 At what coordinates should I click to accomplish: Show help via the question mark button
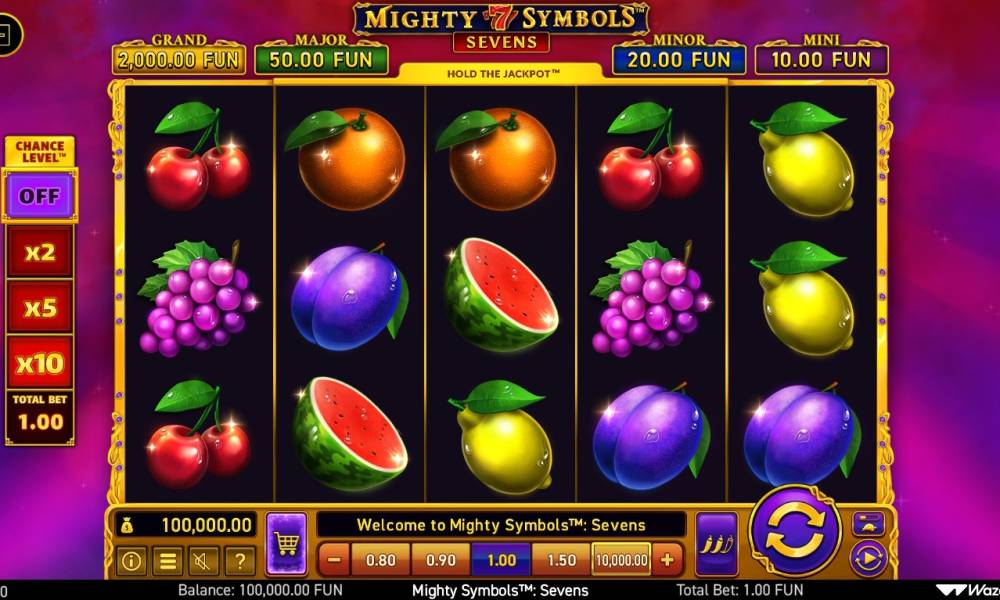click(239, 561)
